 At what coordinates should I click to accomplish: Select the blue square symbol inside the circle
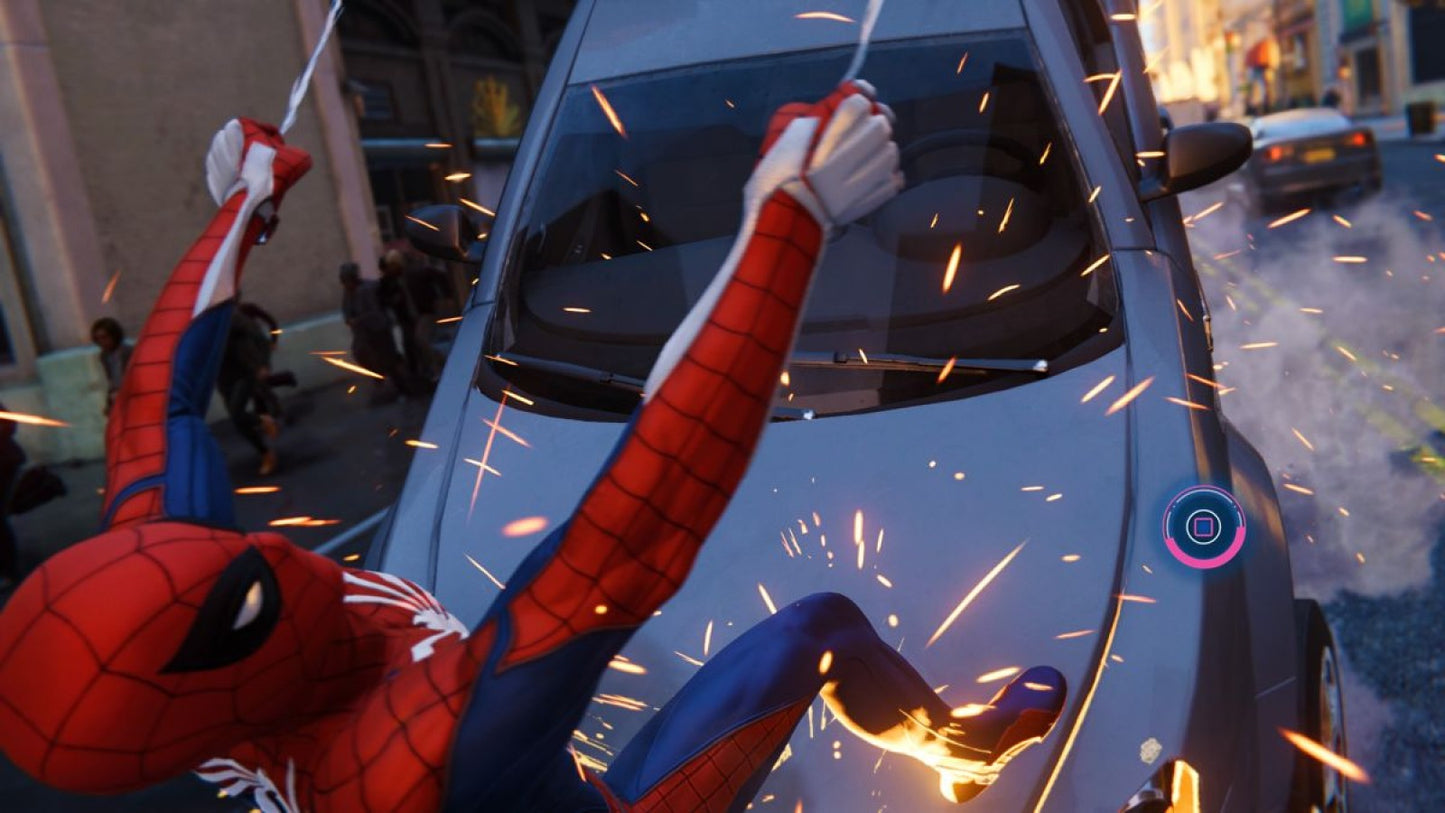coord(1205,528)
